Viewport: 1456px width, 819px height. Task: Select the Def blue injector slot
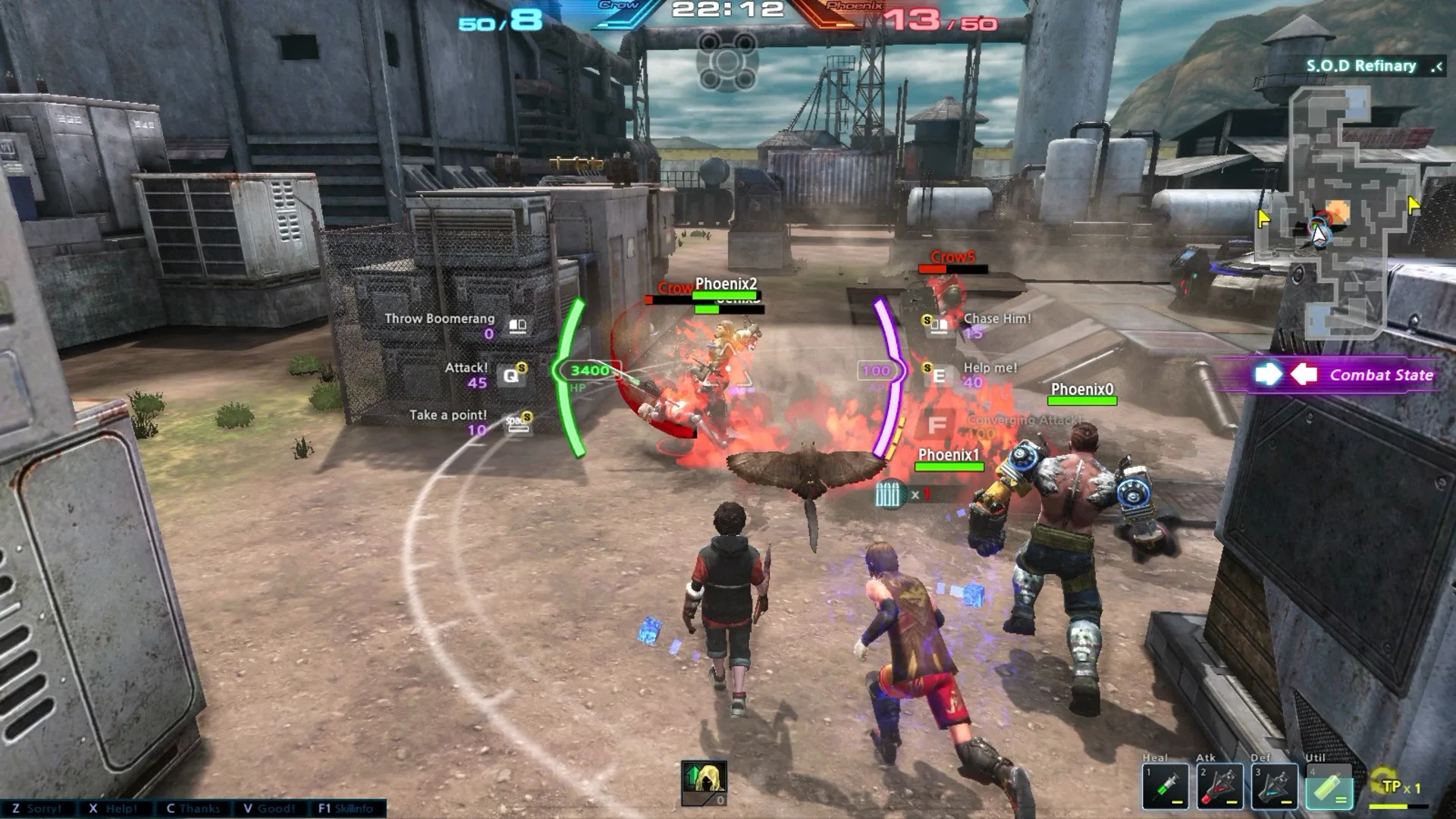[x=1274, y=786]
